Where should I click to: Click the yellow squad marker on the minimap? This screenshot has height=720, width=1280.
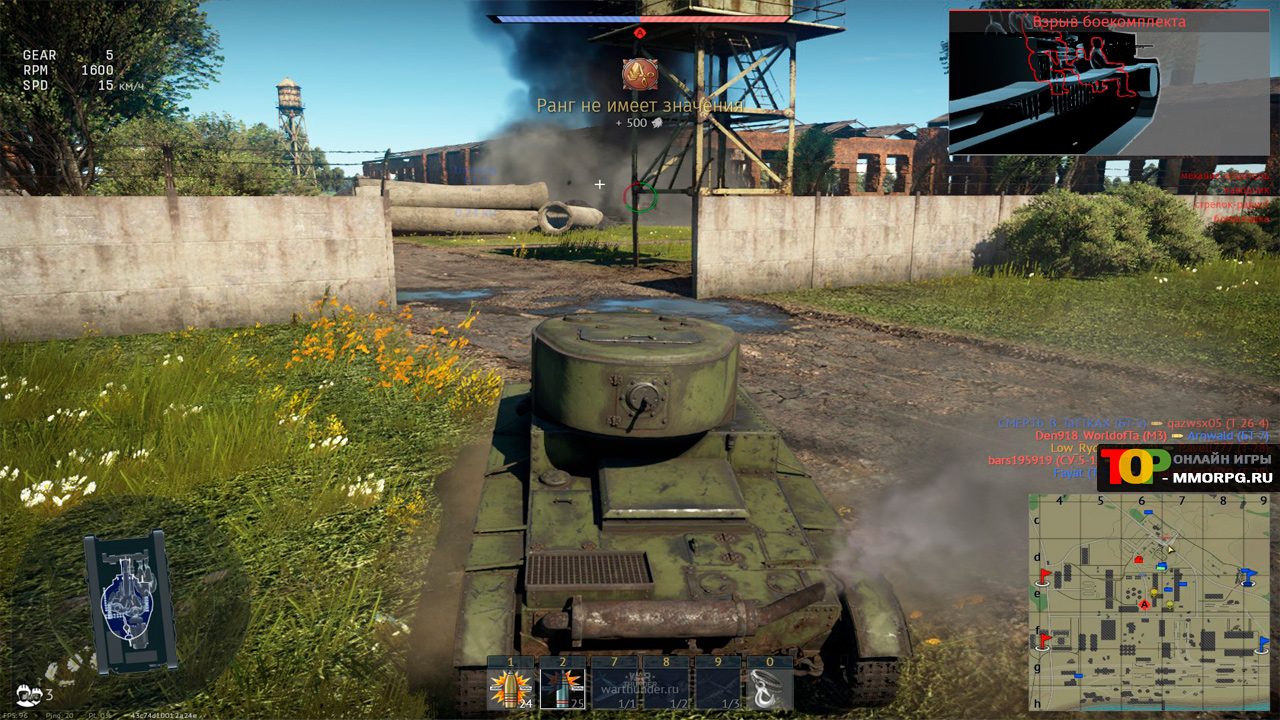pyautogui.click(x=1153, y=592)
